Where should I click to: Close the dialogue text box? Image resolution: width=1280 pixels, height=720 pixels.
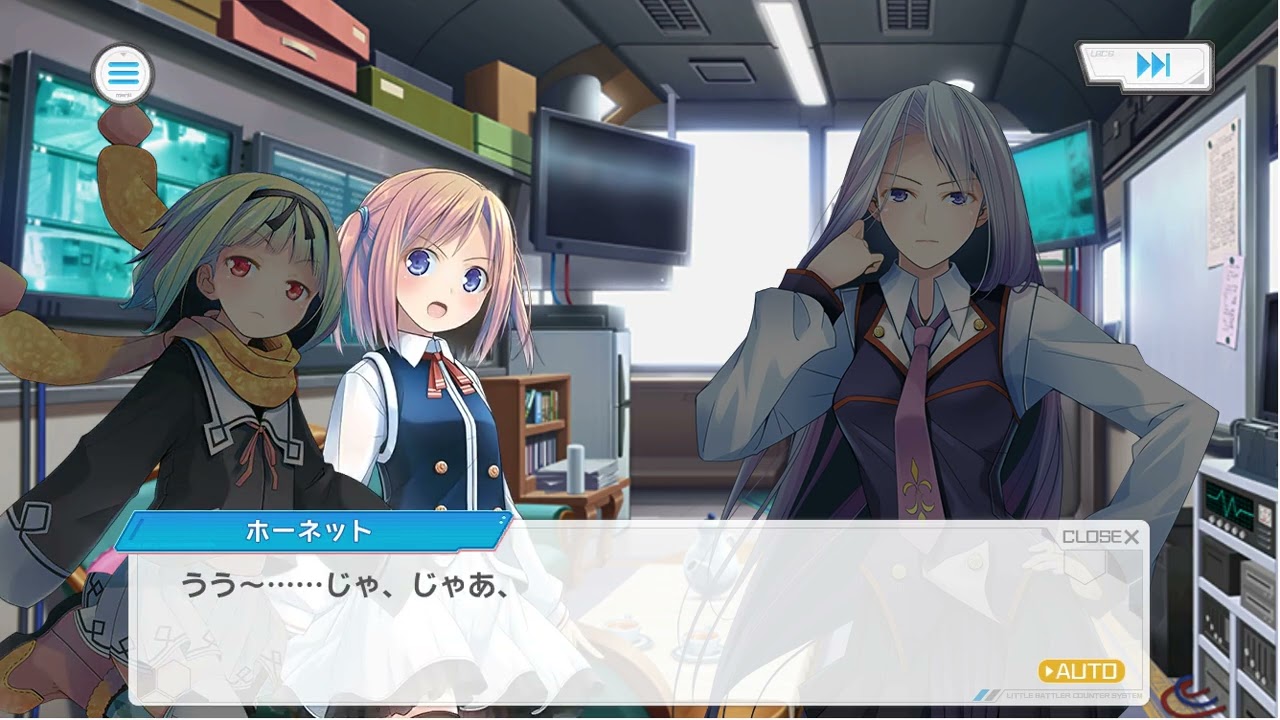(1100, 537)
